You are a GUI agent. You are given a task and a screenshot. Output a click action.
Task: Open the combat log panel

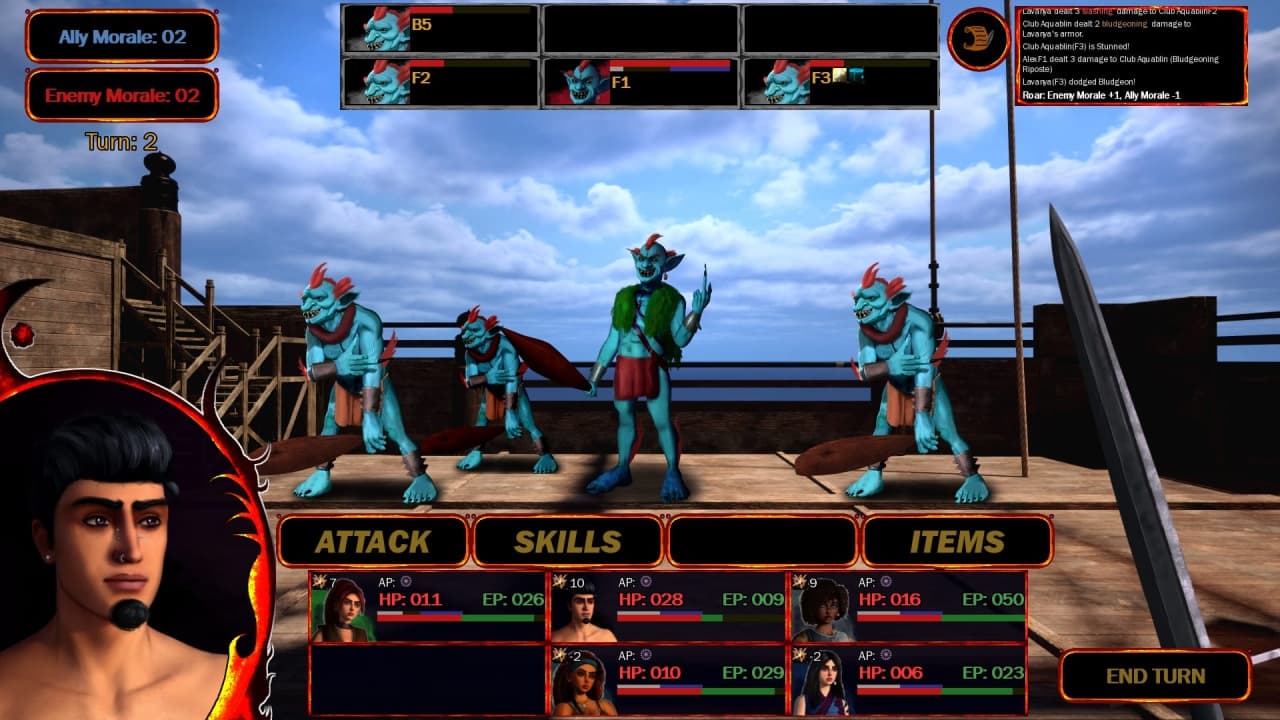point(1131,56)
